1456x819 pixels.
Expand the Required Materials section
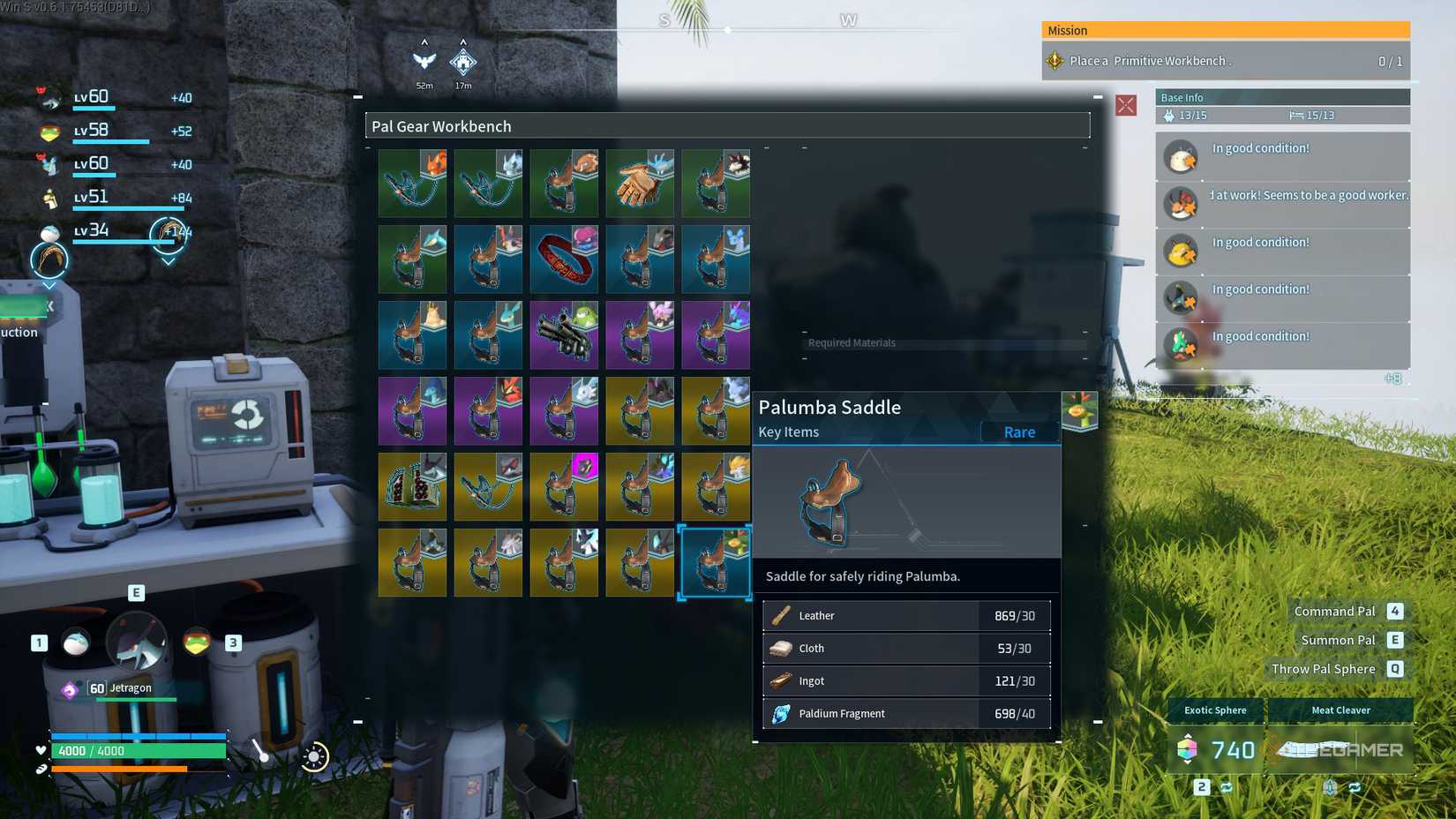pos(852,342)
